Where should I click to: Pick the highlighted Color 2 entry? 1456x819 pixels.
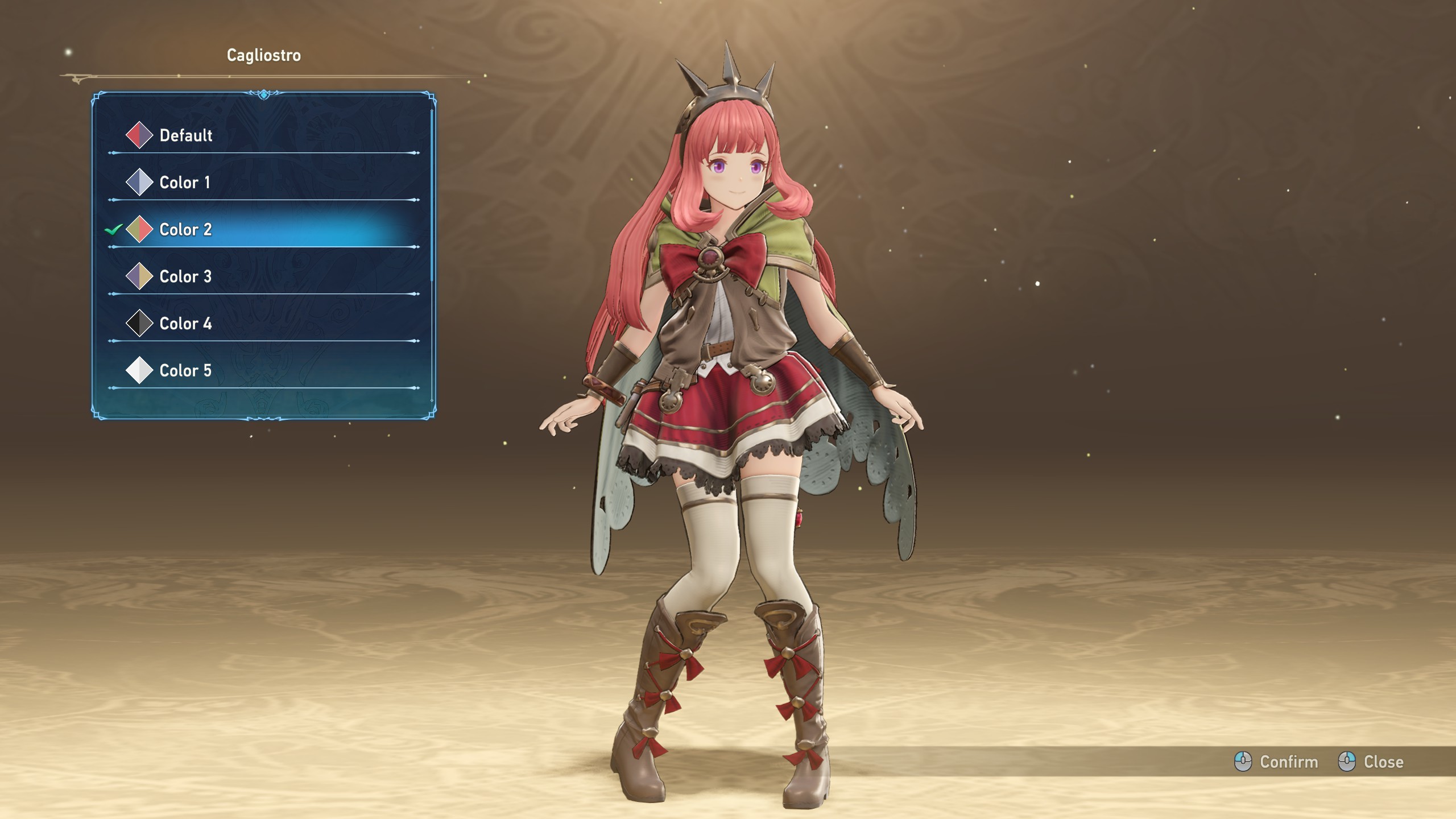click(x=185, y=230)
